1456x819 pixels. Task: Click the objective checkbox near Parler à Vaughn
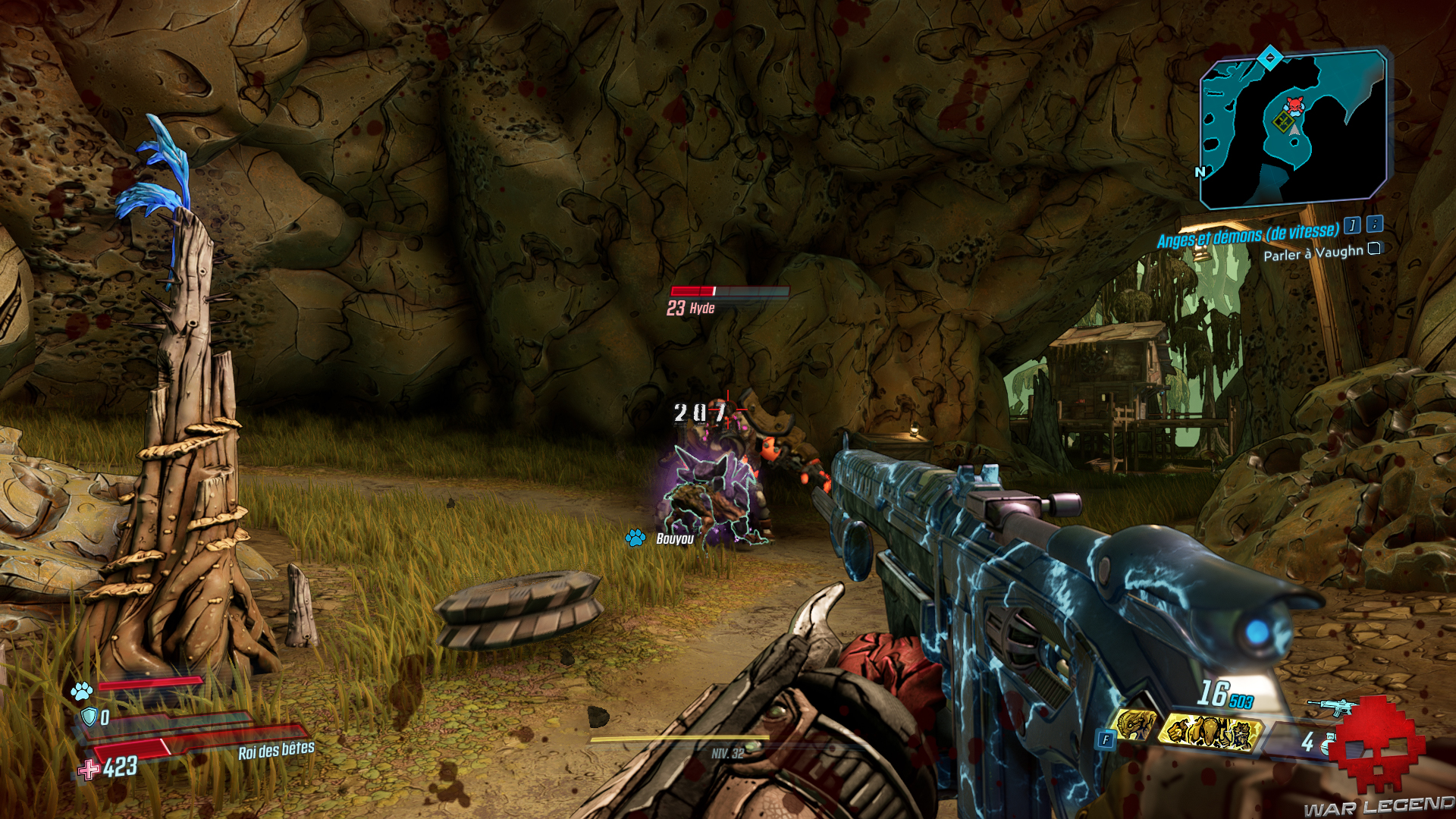tap(1375, 251)
